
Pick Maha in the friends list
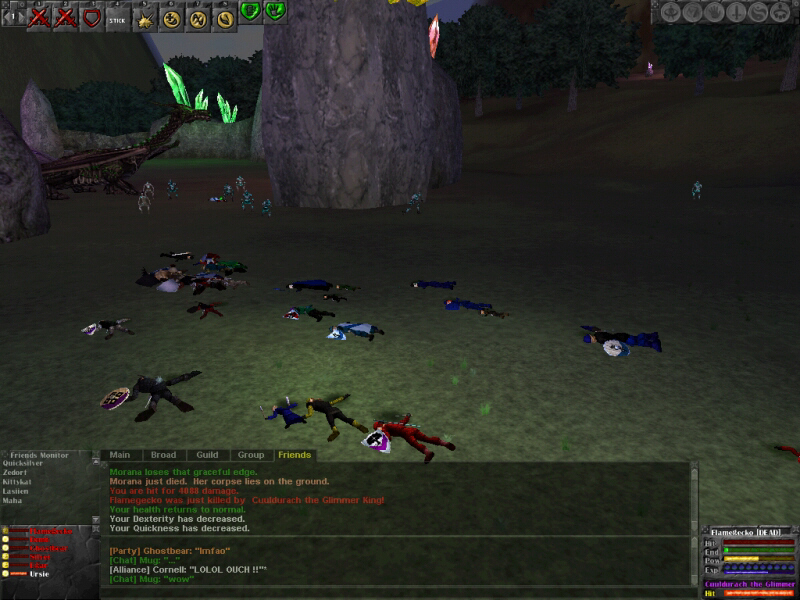coord(12,500)
